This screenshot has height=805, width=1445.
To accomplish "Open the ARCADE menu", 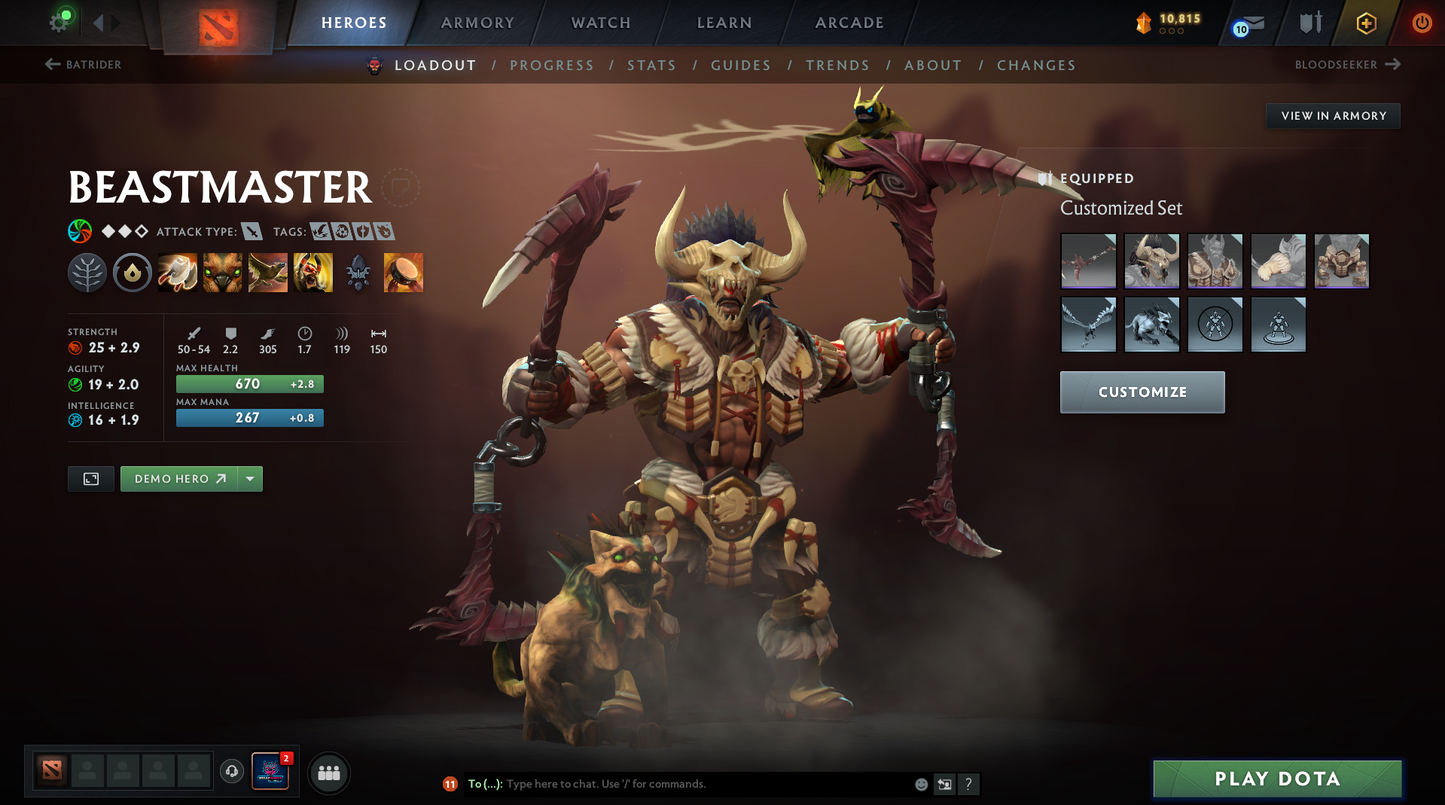I will [x=849, y=22].
